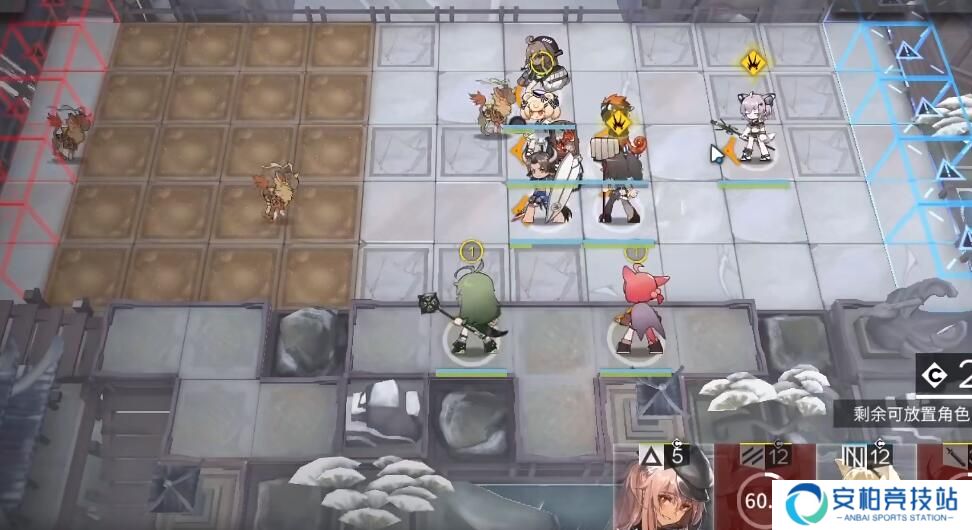Image resolution: width=972 pixels, height=530 pixels.
Task: Select the deployed green-haired staff operator
Action: [x=472, y=318]
